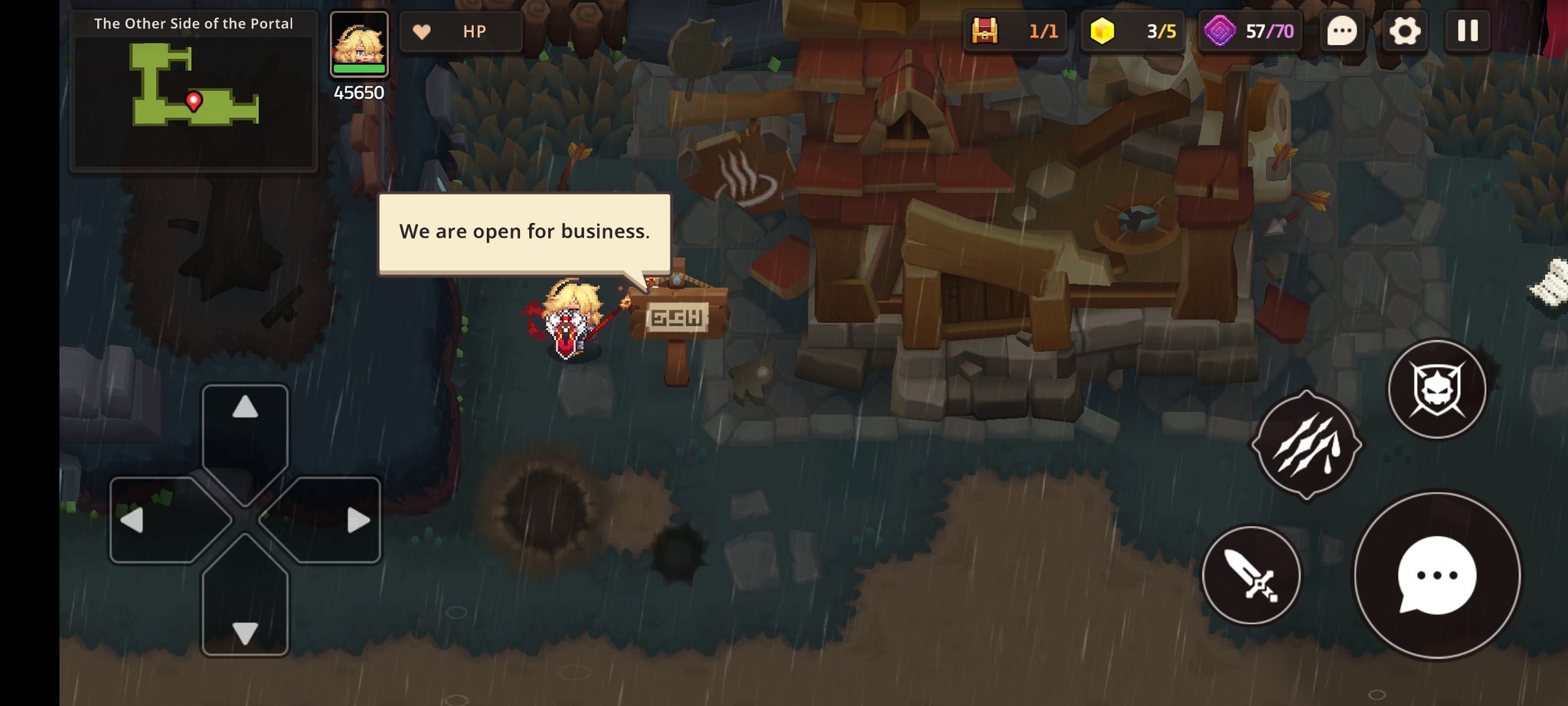Tap the large speech bubble interact button
This screenshot has width=1568, height=706.
click(x=1436, y=575)
